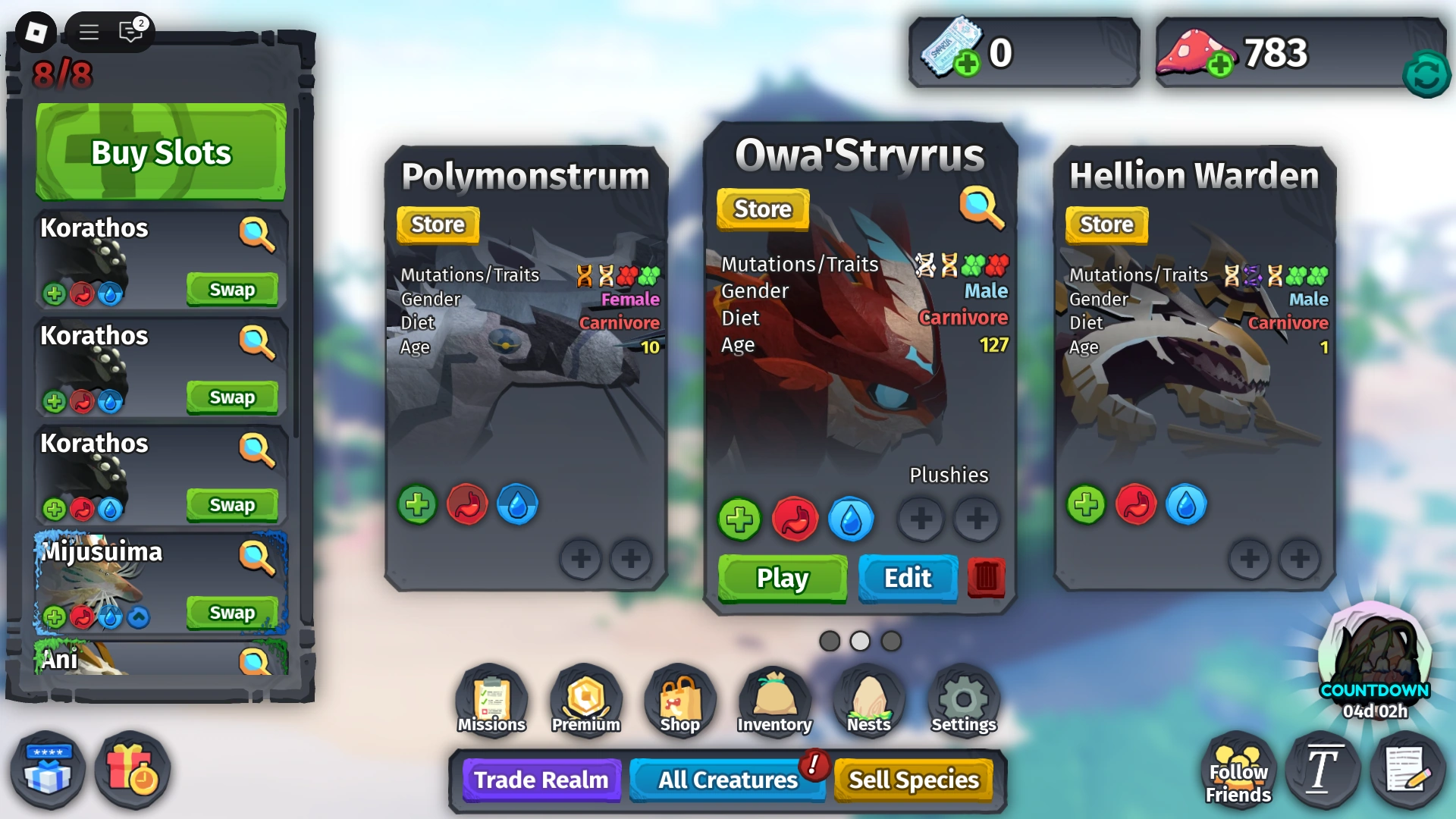1456x819 pixels.
Task: Open the magnifier on the first Korathos
Action: [258, 235]
